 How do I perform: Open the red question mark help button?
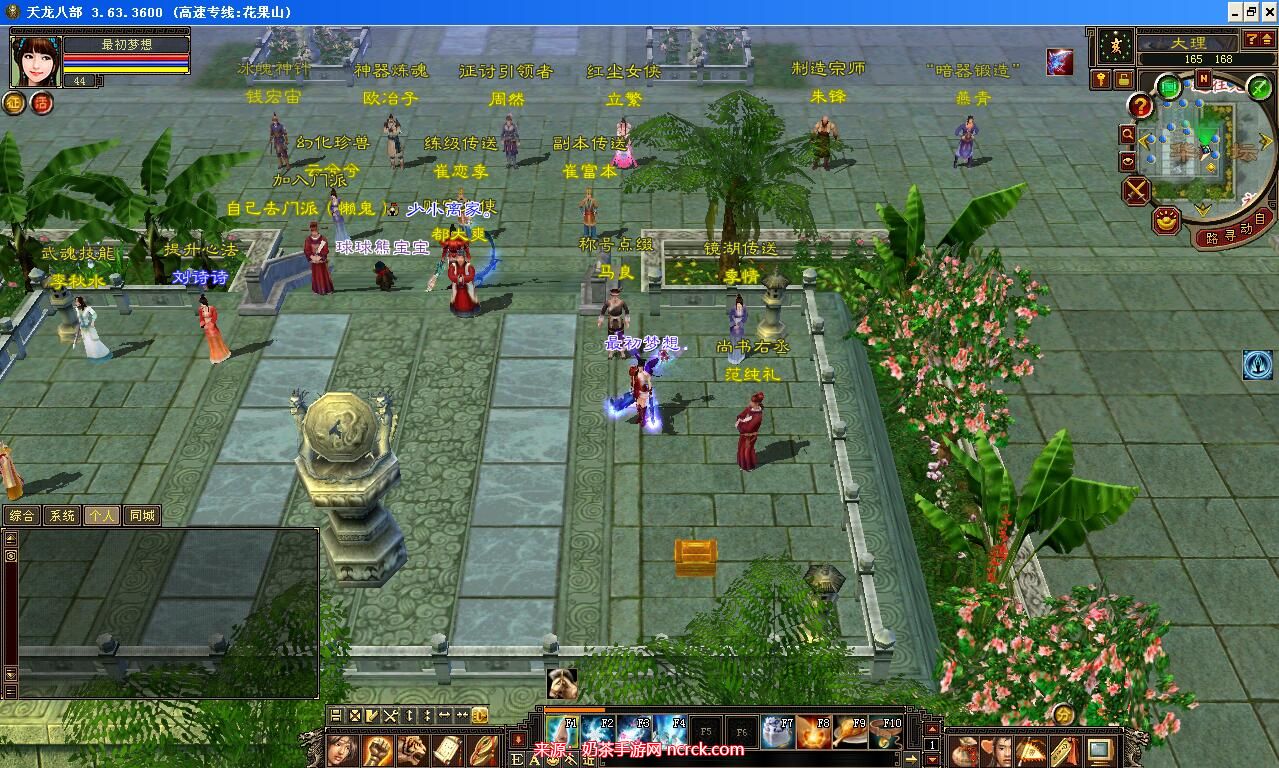pyautogui.click(x=1140, y=105)
